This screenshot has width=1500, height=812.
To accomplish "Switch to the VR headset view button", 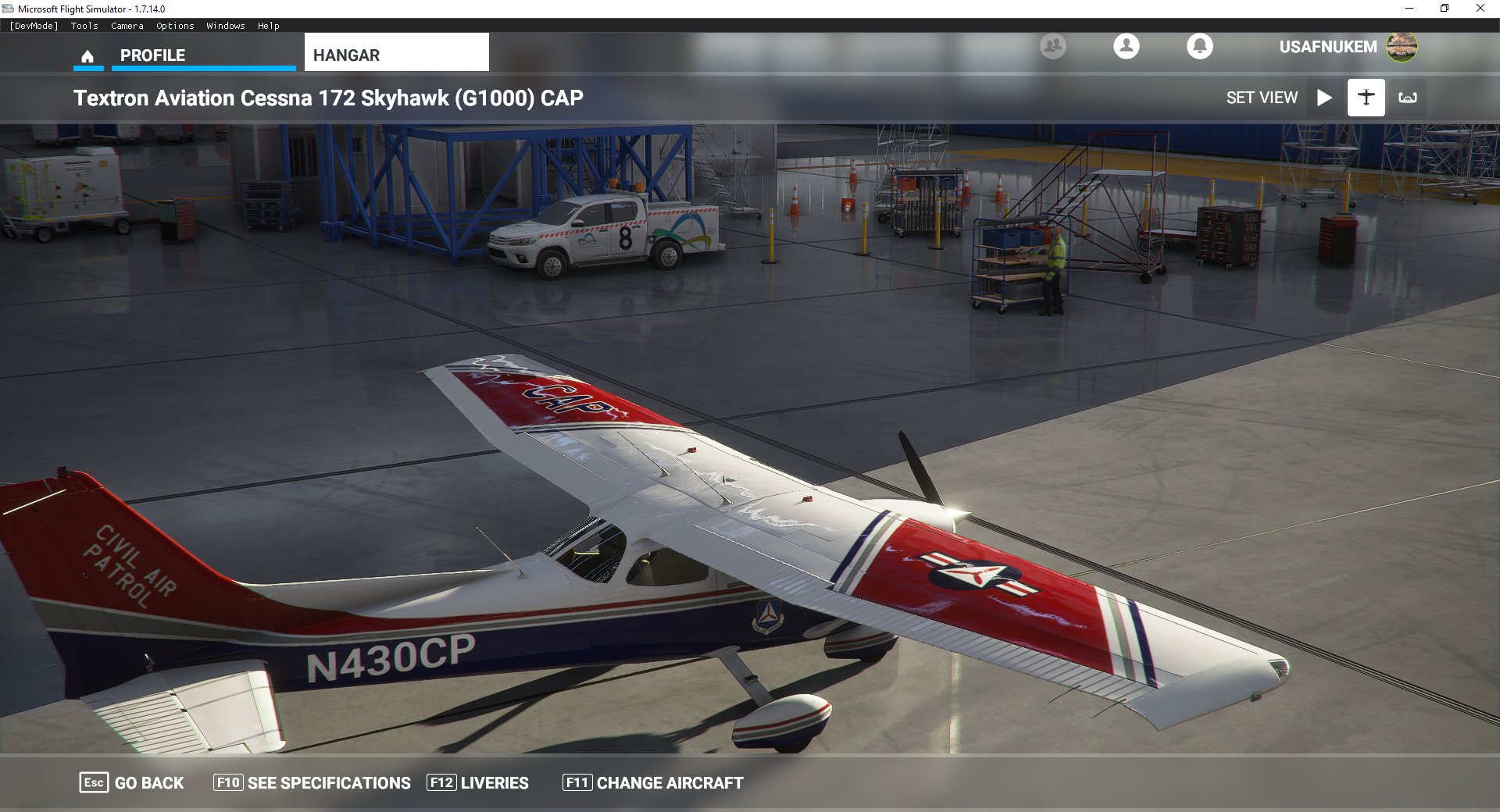I will [x=1407, y=98].
